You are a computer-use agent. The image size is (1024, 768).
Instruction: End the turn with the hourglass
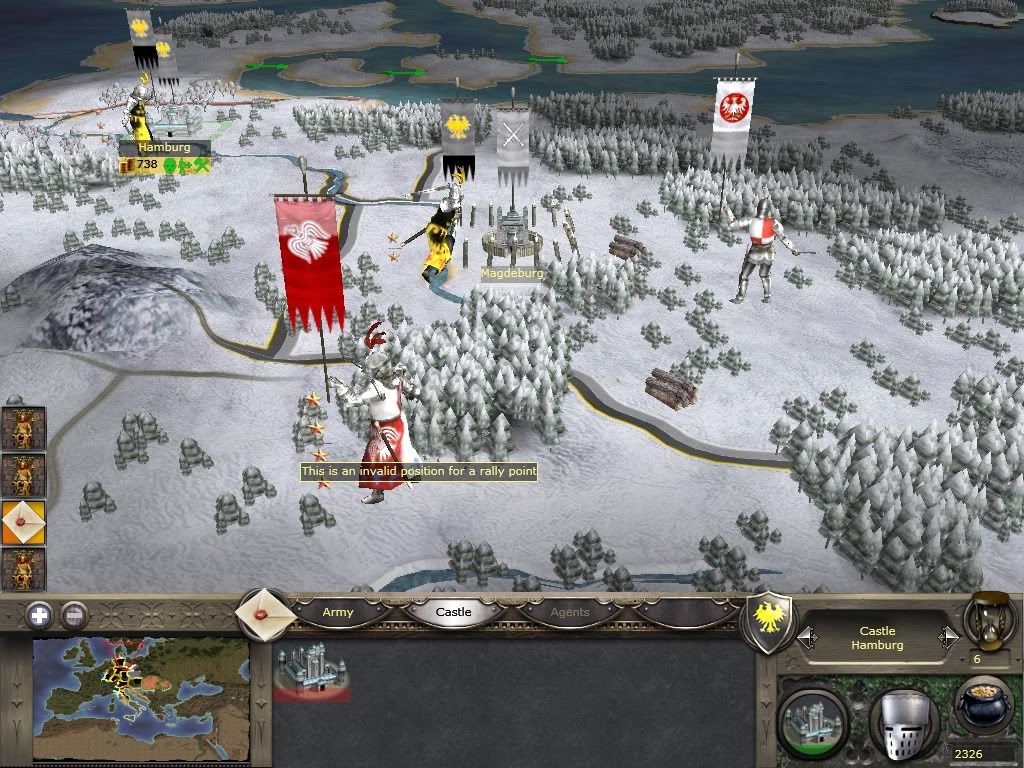[x=990, y=620]
